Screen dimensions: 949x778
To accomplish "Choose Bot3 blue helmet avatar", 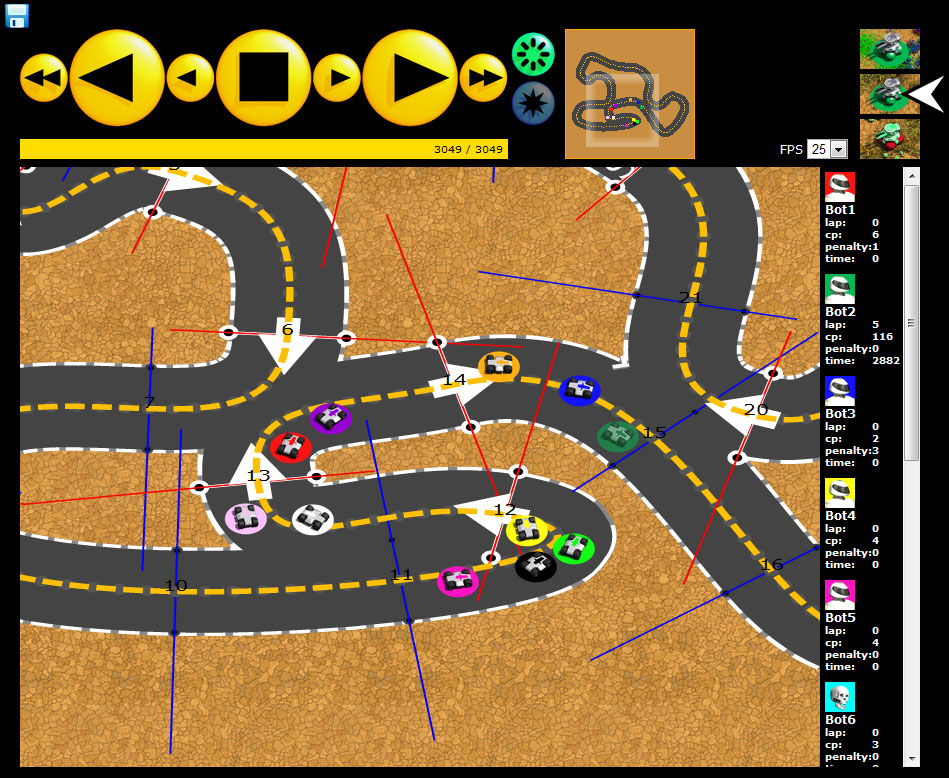I will pos(840,391).
